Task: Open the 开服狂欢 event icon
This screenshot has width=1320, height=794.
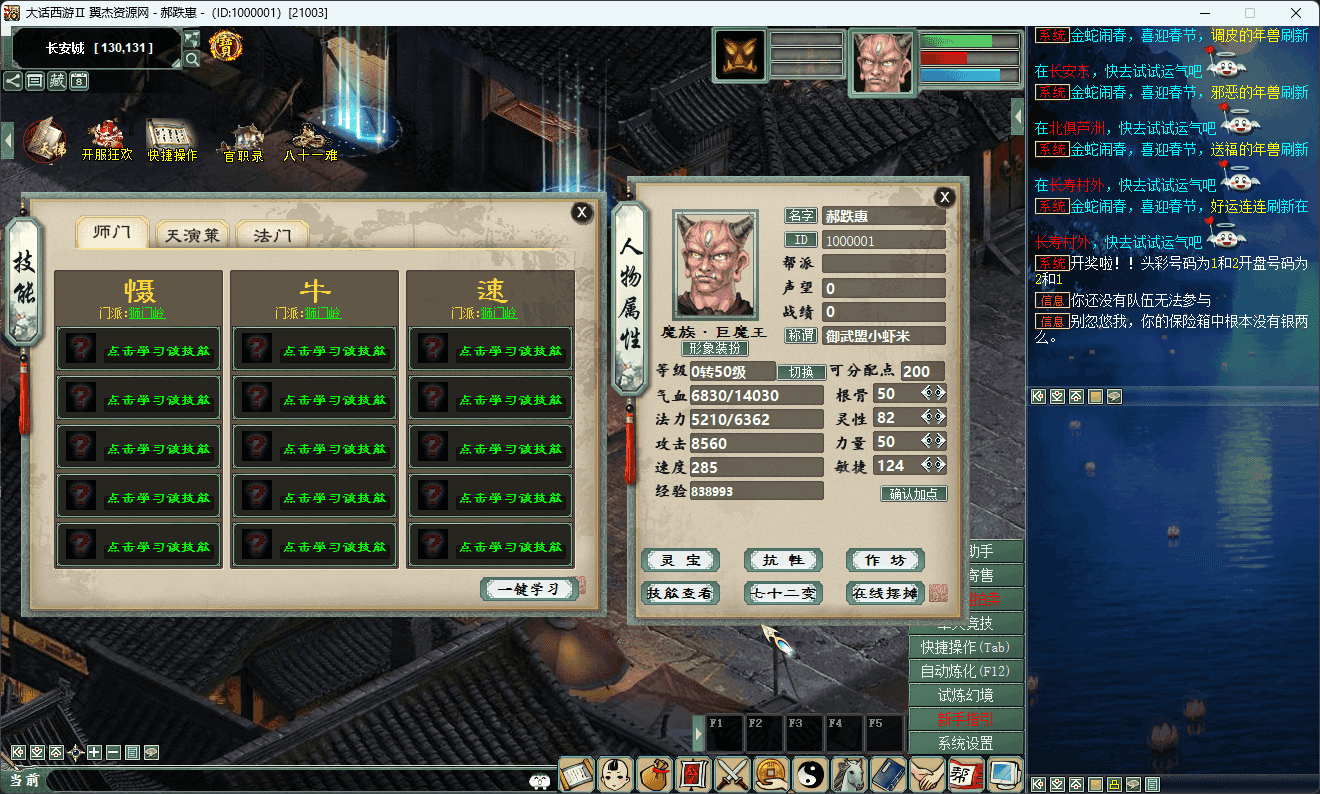Action: click(x=106, y=141)
